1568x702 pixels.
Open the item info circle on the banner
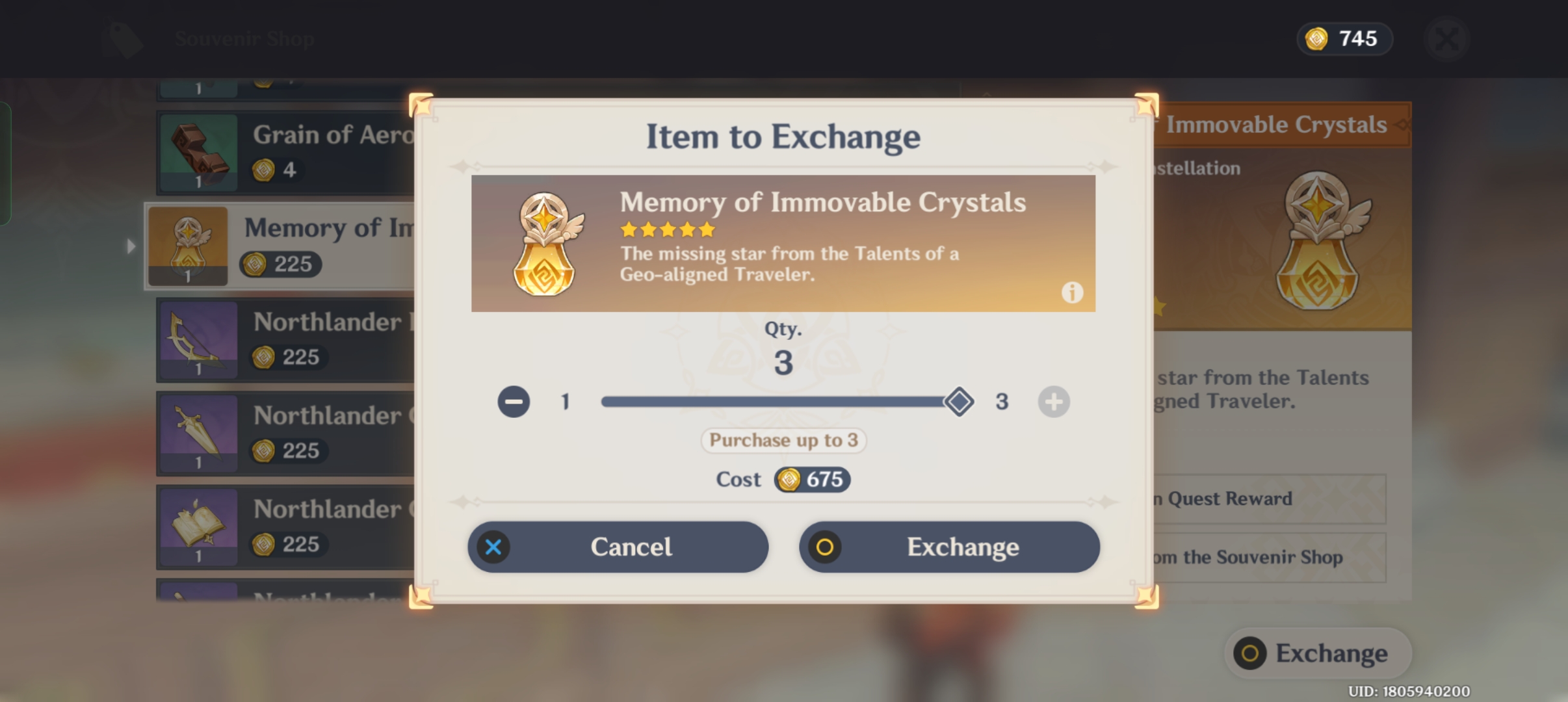(x=1071, y=292)
